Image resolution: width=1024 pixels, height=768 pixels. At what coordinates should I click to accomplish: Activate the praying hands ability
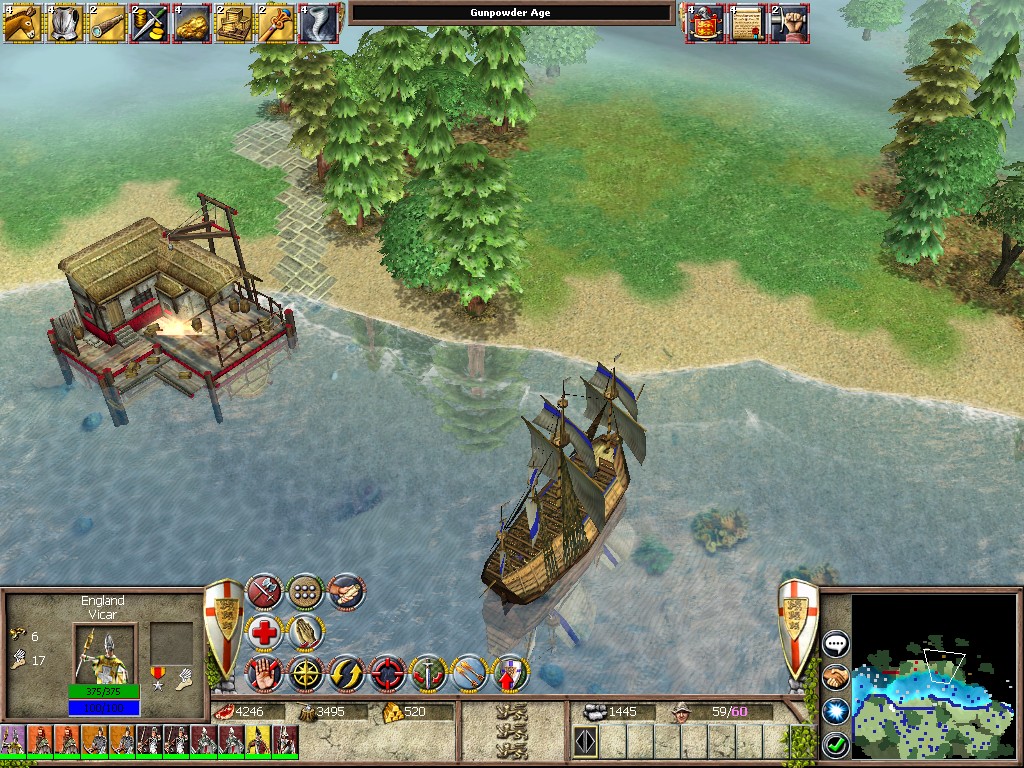[305, 632]
